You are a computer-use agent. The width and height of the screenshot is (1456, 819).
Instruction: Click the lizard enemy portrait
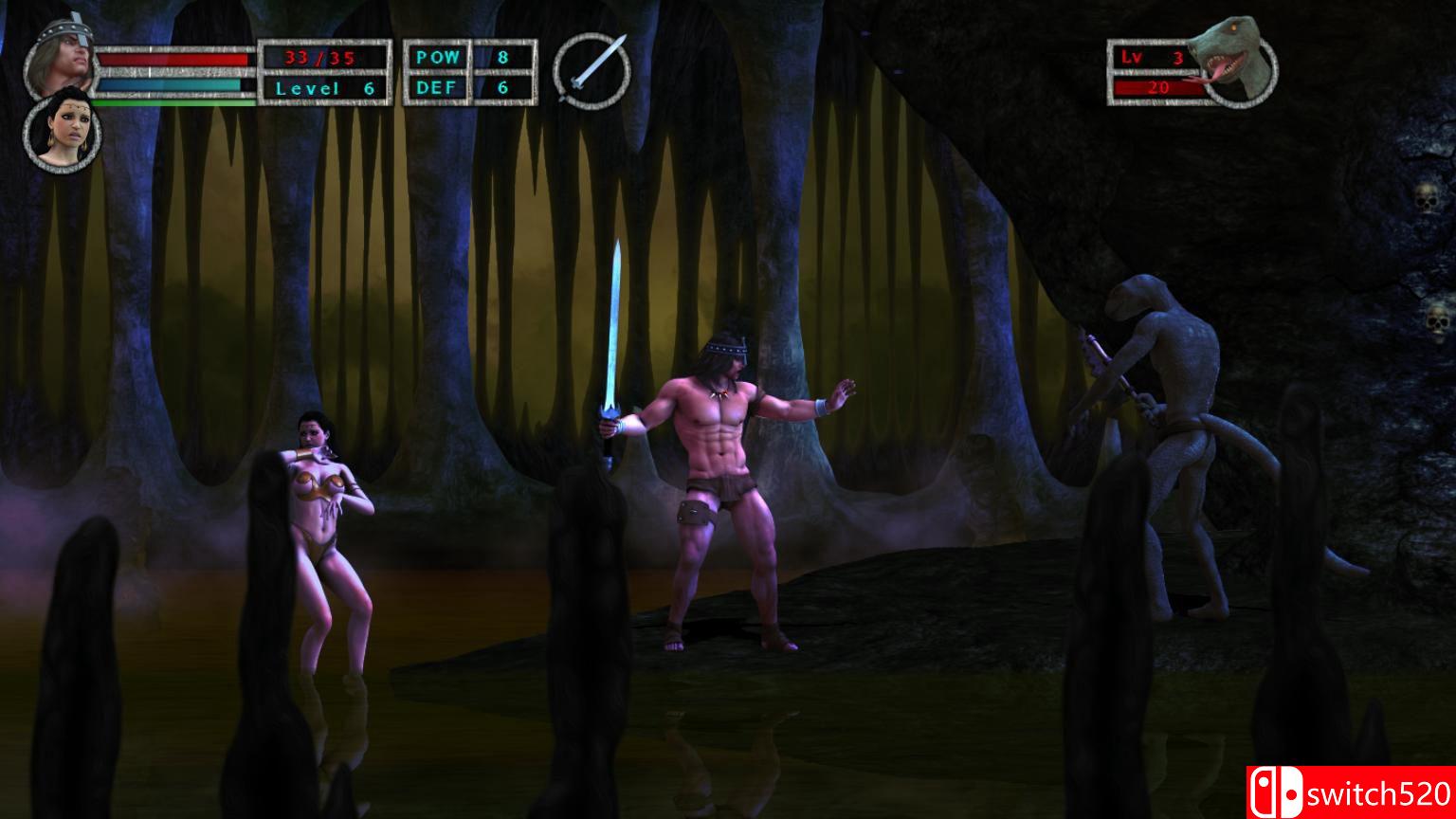1236,59
